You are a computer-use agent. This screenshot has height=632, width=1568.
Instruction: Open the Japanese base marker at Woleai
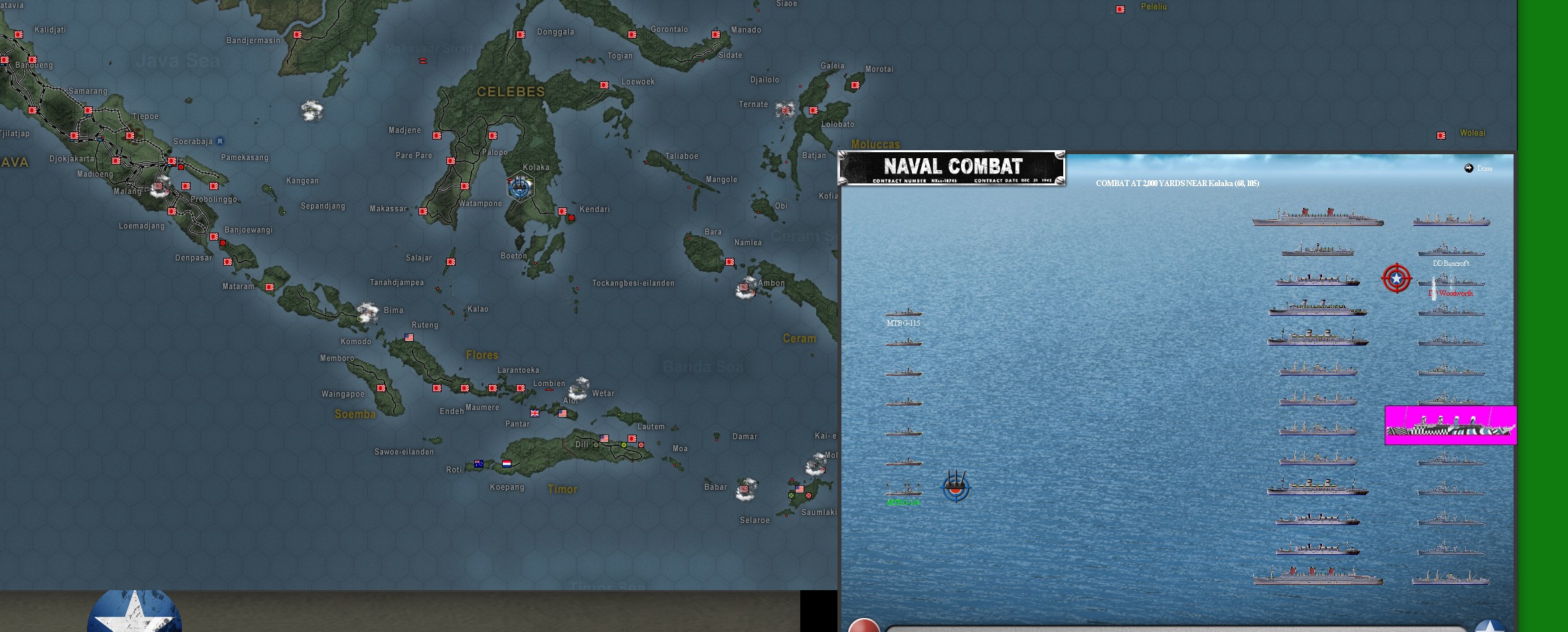click(1441, 136)
